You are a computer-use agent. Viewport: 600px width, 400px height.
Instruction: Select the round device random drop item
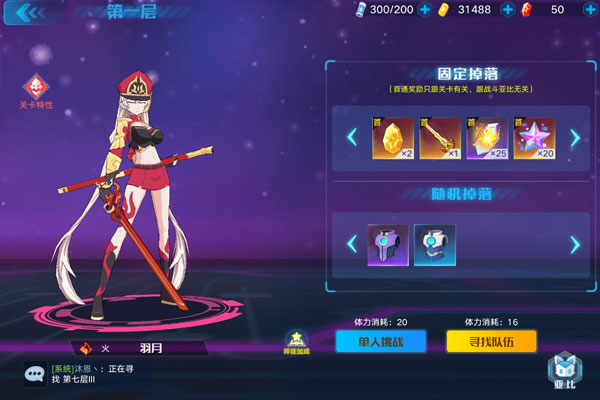[435, 244]
